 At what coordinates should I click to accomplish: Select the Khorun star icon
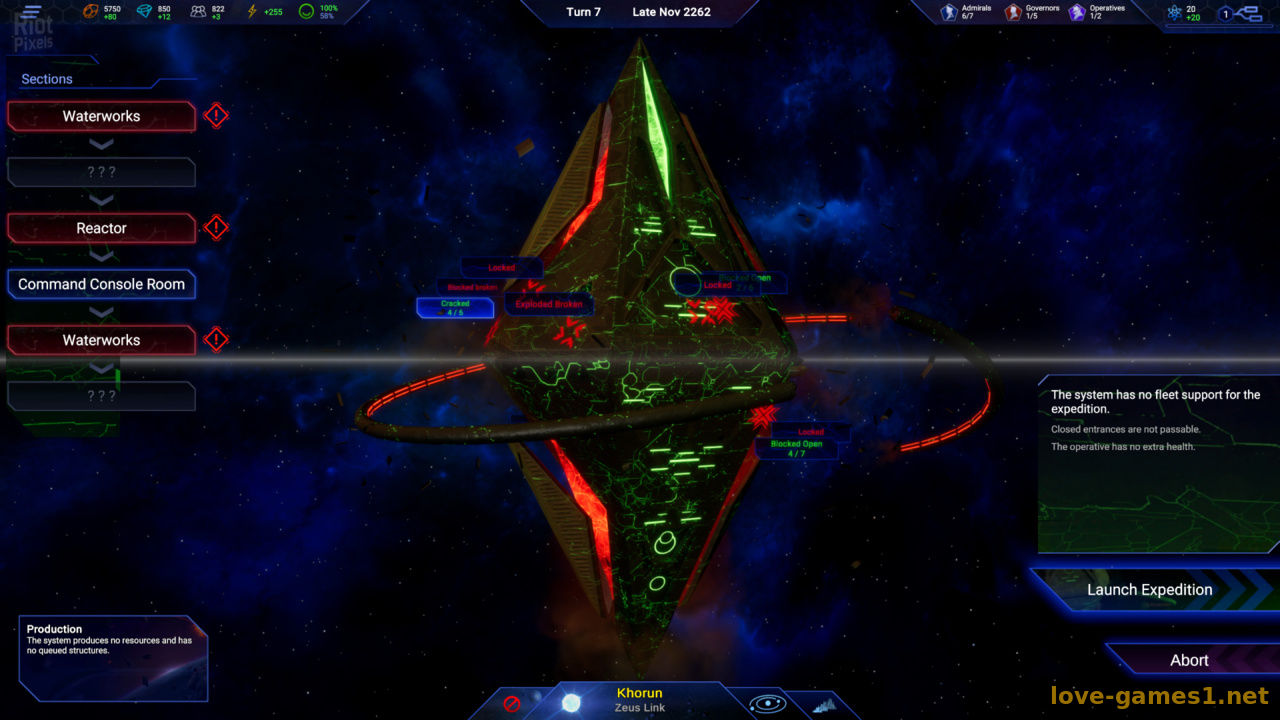pyautogui.click(x=571, y=702)
